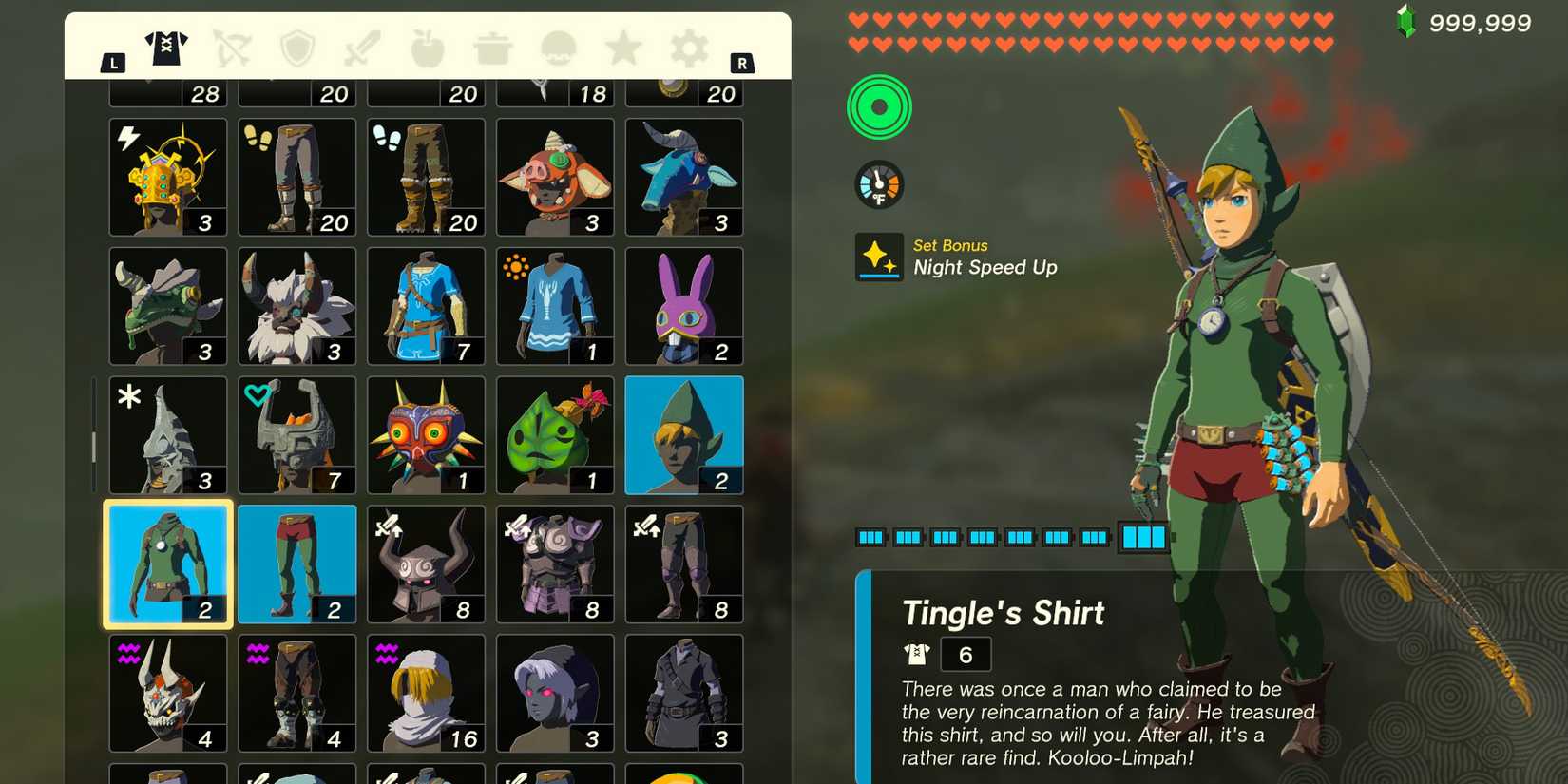1568x784 pixels.
Task: Switch to the shields inventory tab
Action: coord(296,49)
